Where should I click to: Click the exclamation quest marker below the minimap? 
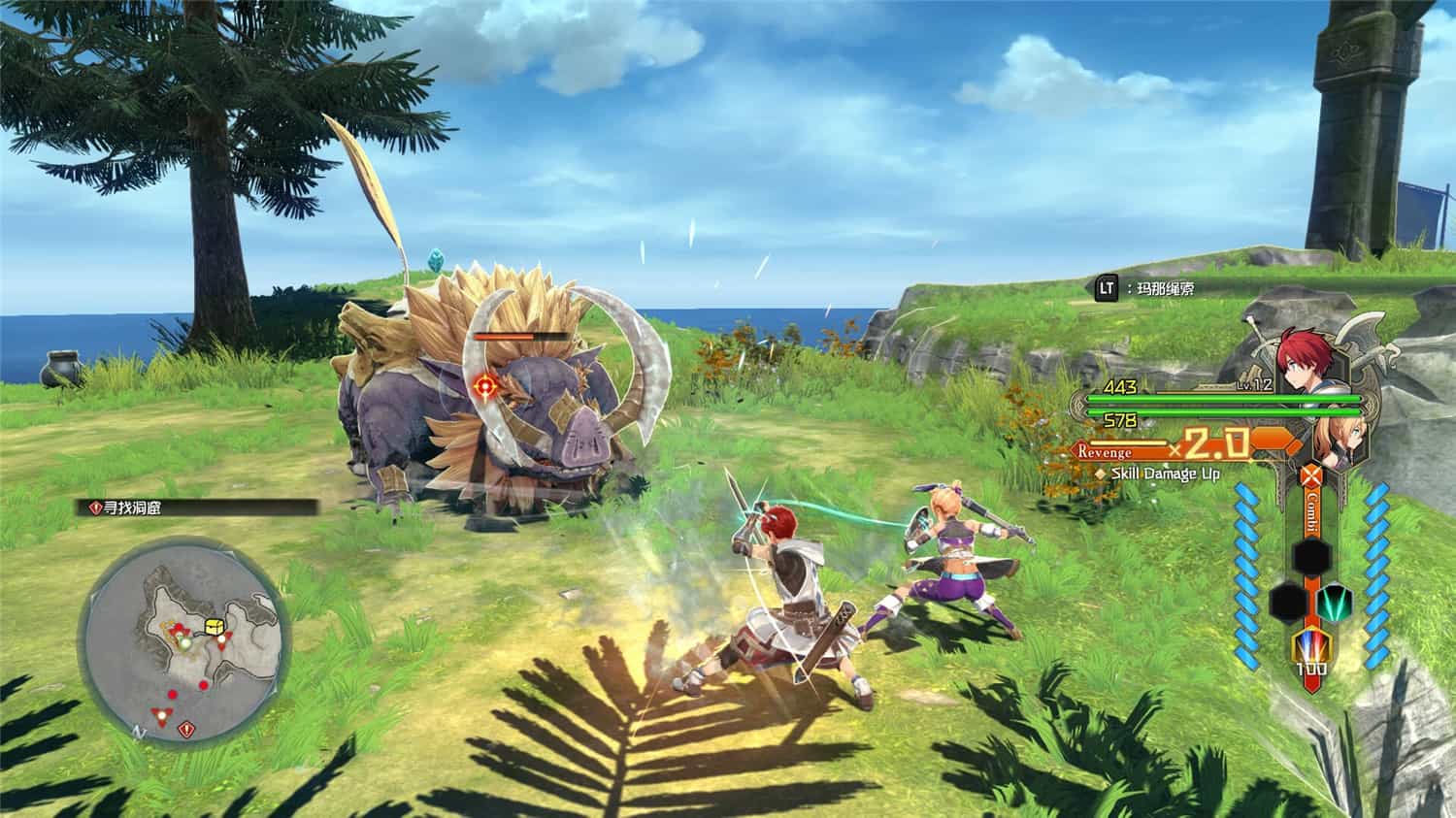click(x=186, y=730)
